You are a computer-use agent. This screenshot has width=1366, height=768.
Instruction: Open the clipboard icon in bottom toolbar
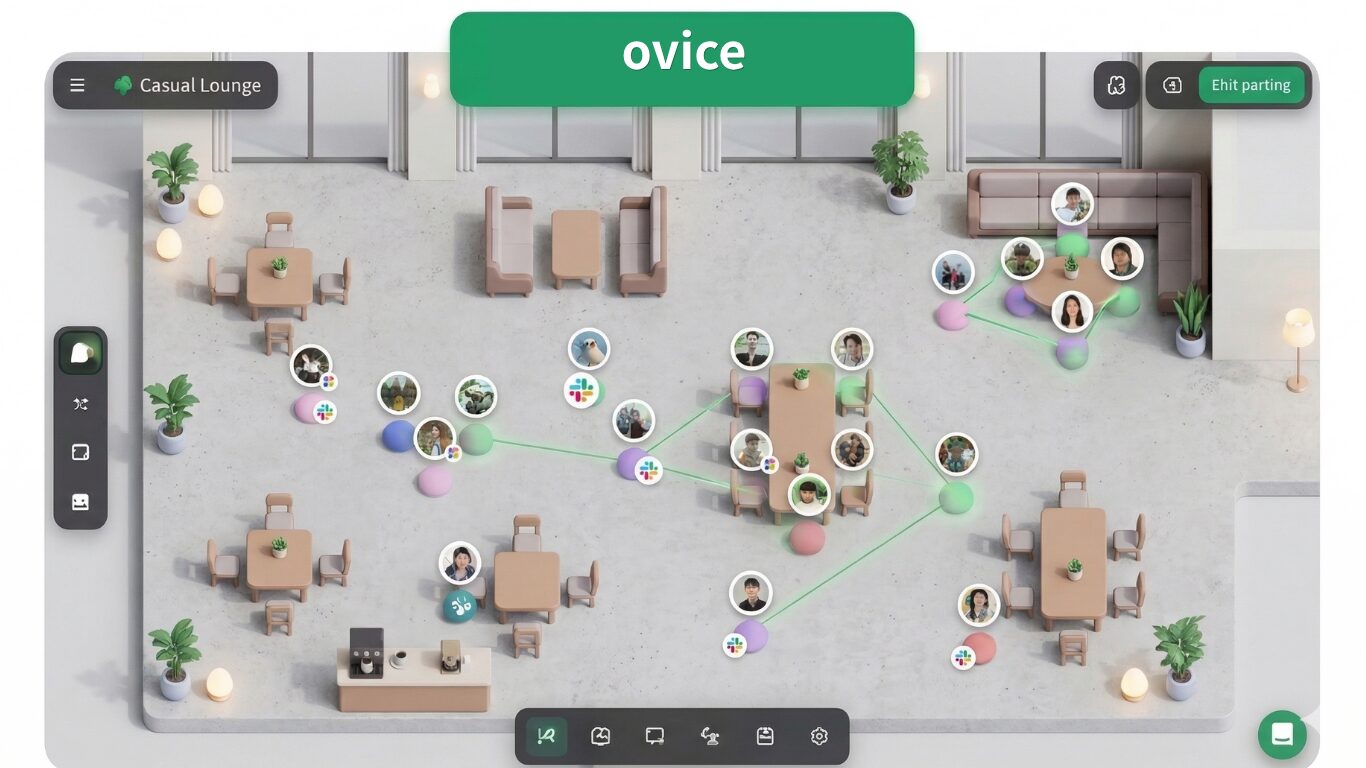[x=765, y=737]
